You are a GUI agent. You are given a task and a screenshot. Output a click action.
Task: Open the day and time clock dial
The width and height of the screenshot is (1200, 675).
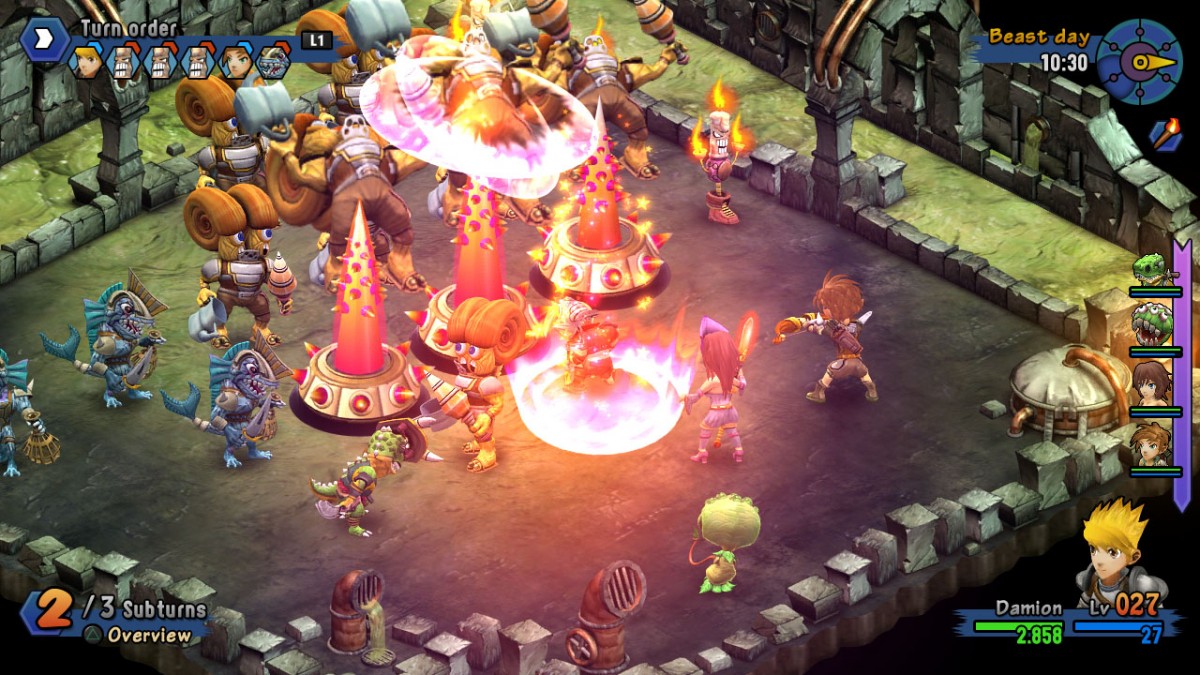(x=1139, y=62)
